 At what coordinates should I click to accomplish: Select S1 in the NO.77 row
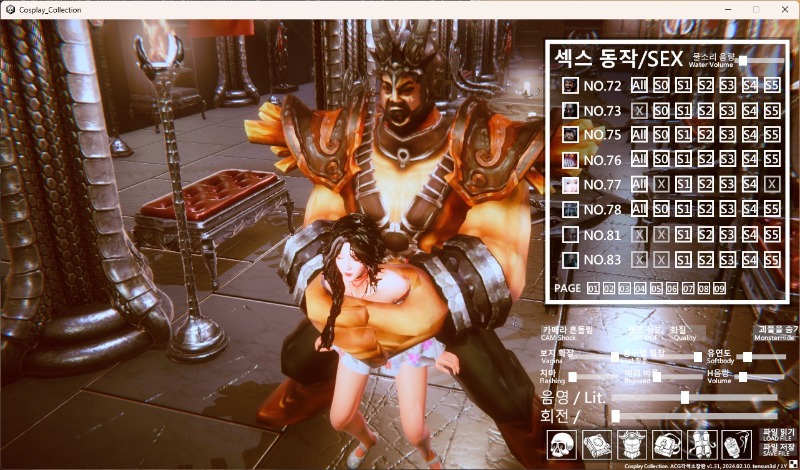click(x=683, y=185)
